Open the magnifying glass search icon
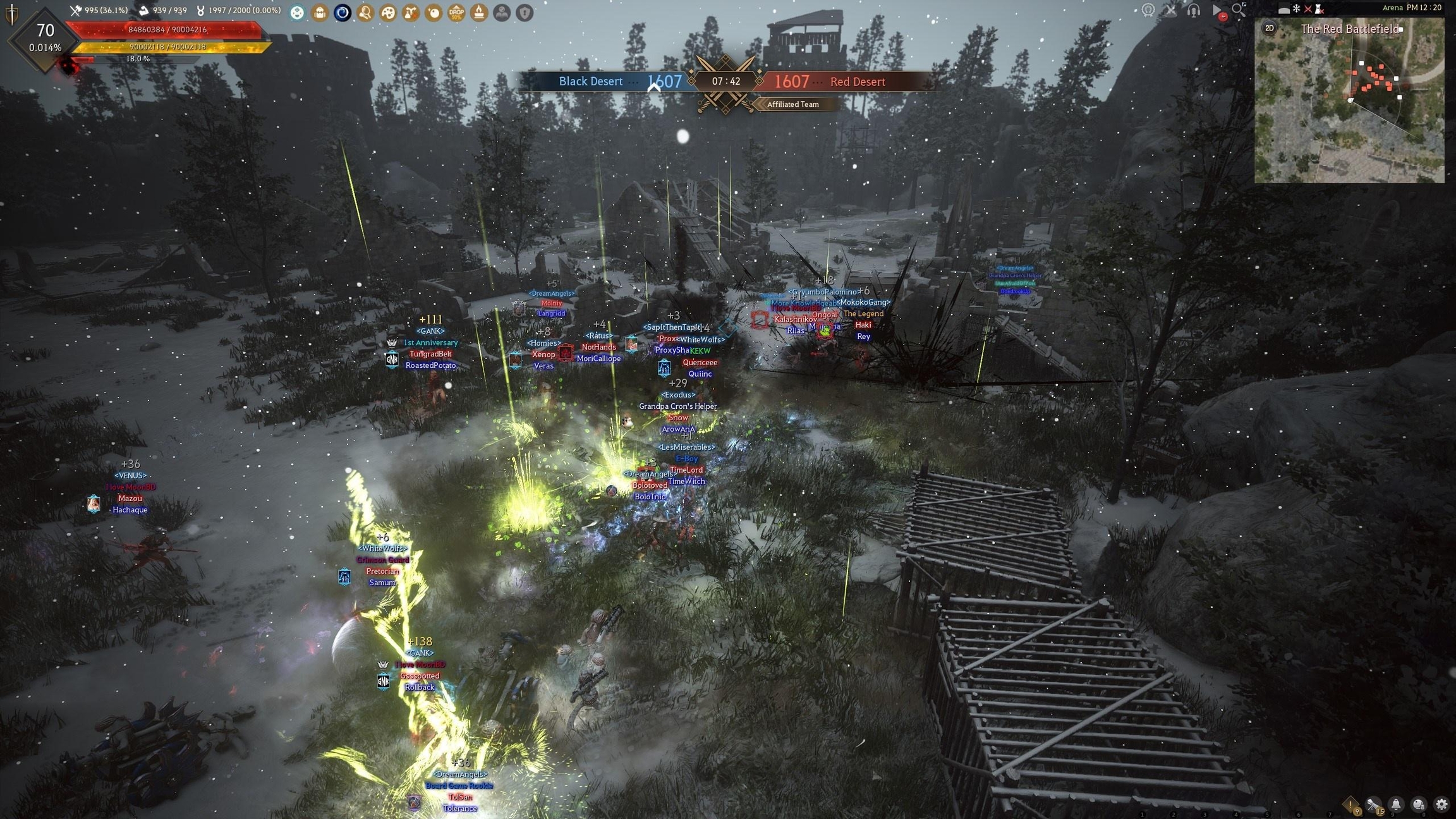Image resolution: width=1456 pixels, height=819 pixels. click(x=1239, y=9)
